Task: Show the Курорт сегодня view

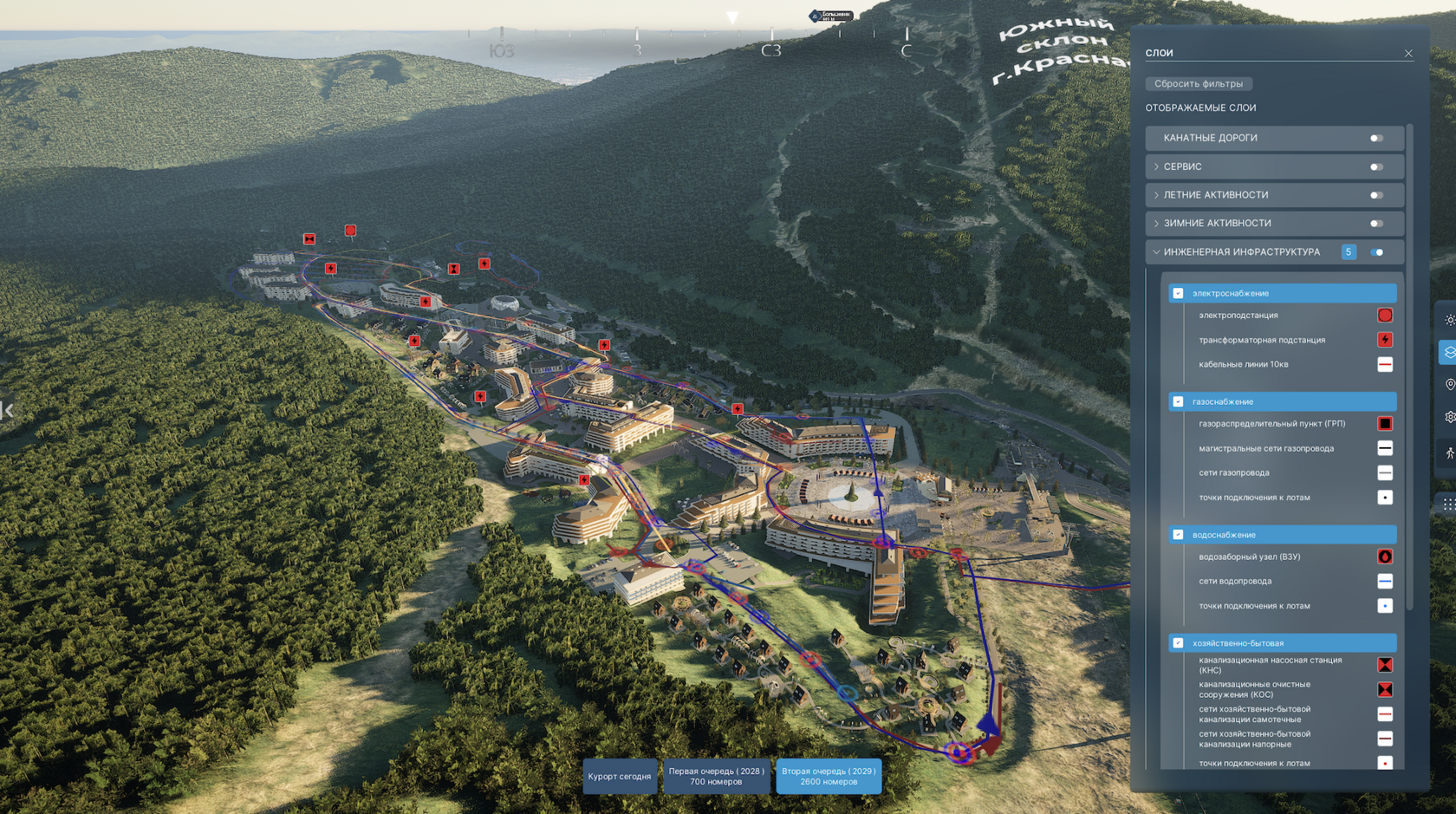Action: click(620, 777)
